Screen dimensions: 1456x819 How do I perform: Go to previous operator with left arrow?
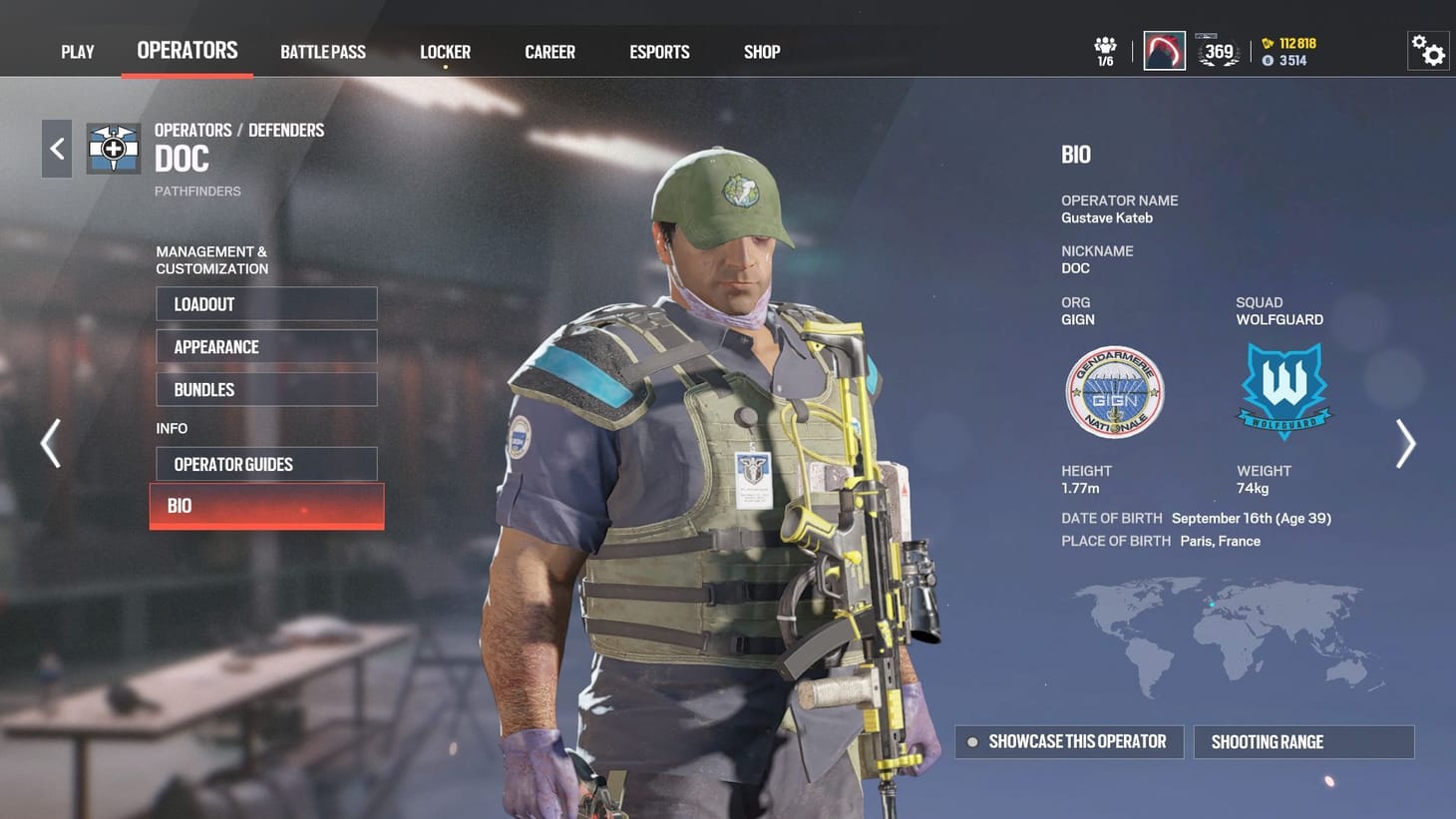49,443
